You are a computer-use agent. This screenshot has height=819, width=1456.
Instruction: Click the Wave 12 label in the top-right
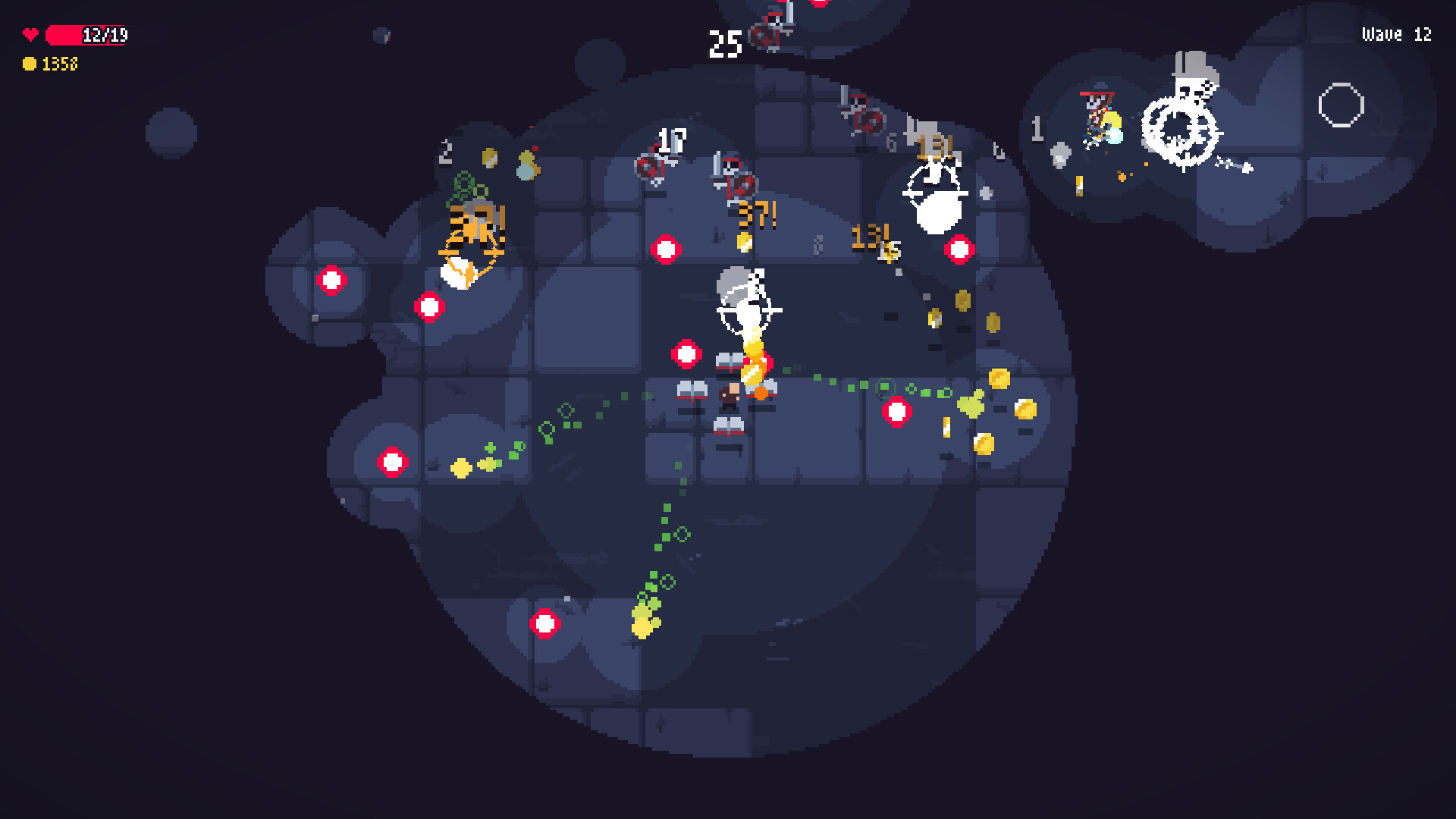tap(1395, 33)
